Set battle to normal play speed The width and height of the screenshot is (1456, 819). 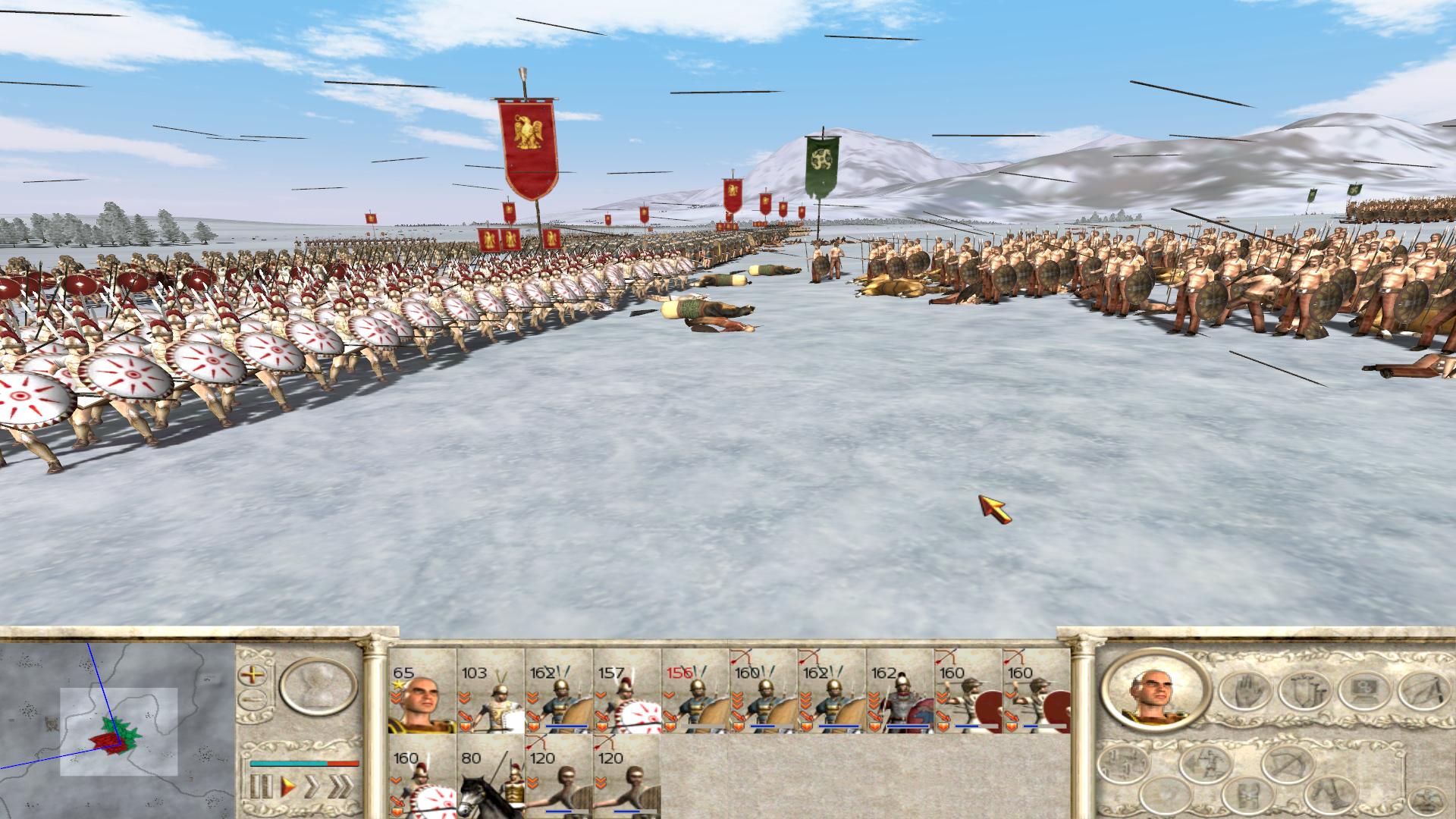coord(287,786)
